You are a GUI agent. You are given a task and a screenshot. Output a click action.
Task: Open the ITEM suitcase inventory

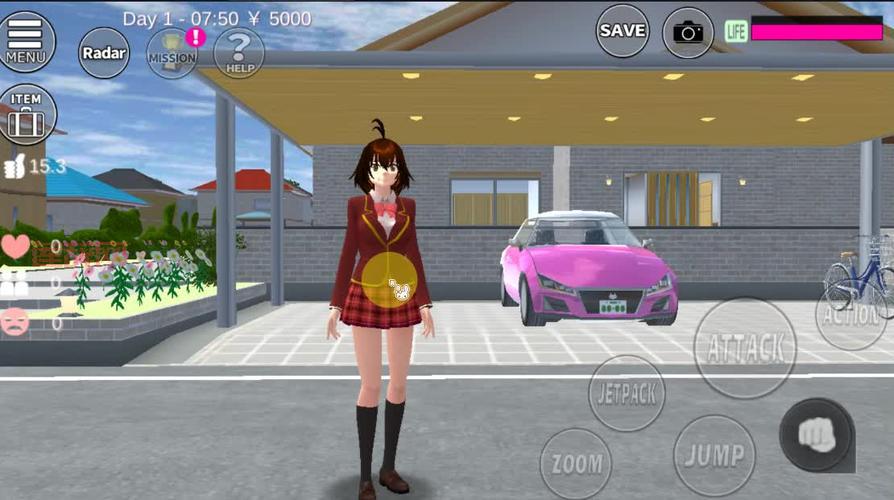pyautogui.click(x=27, y=114)
